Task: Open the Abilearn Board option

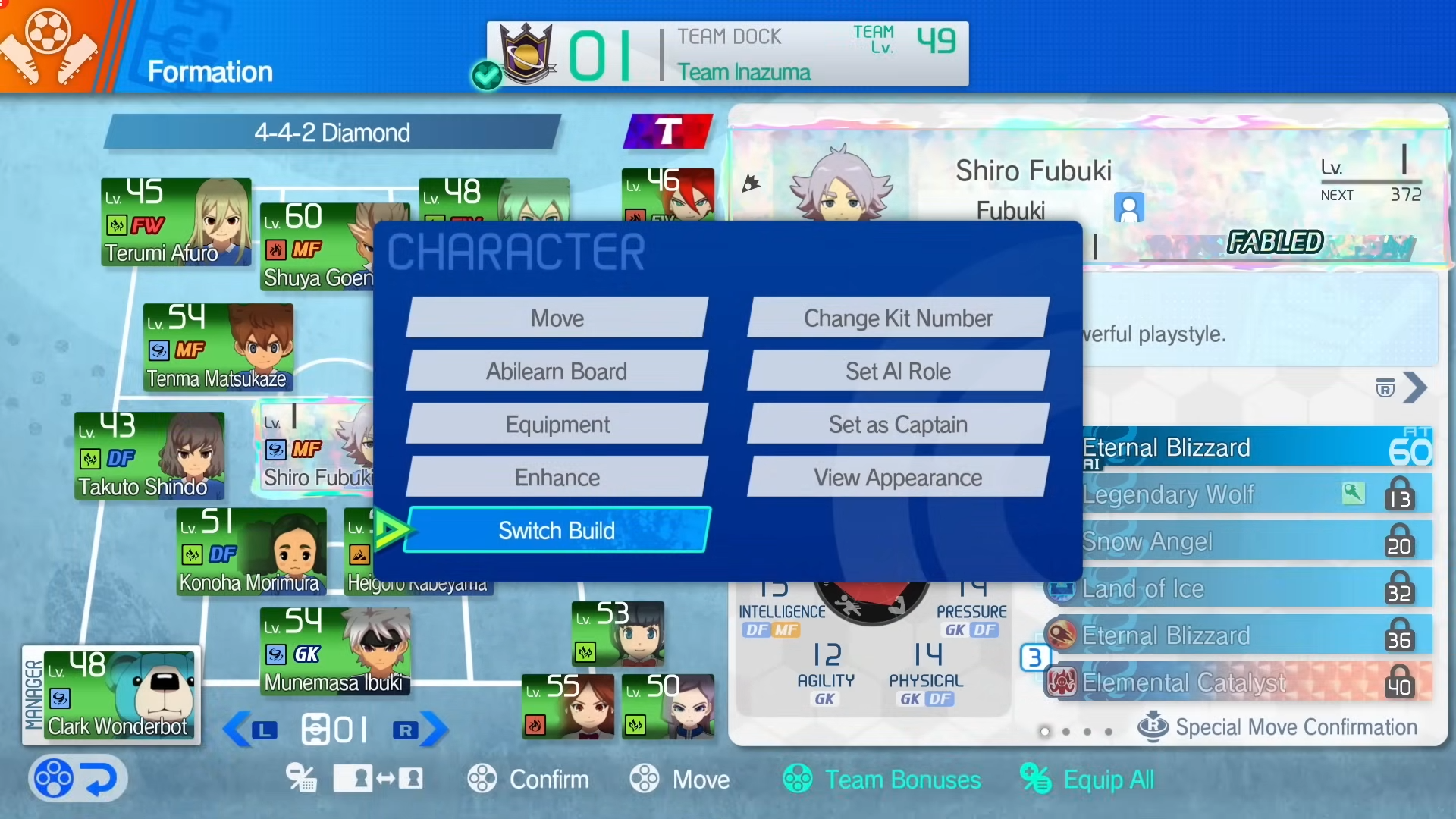Action: tap(557, 372)
